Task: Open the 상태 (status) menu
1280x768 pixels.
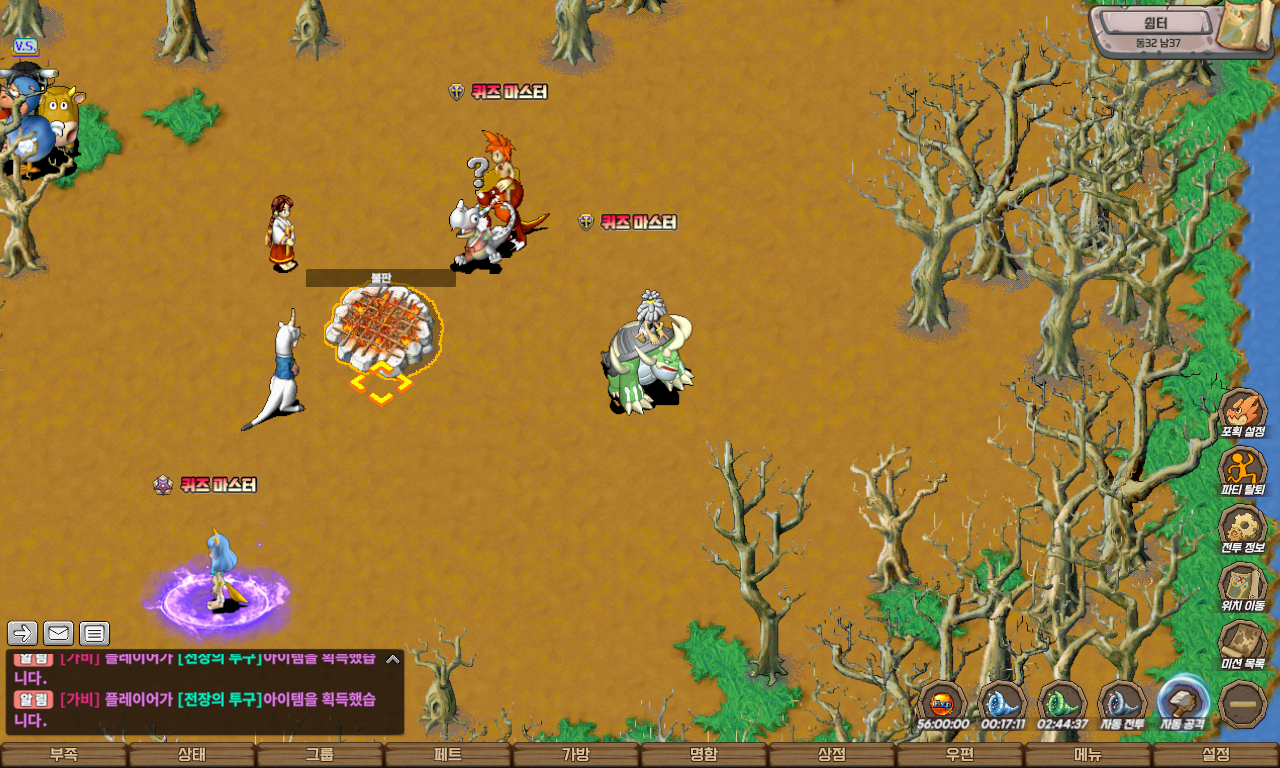Action: (192, 755)
